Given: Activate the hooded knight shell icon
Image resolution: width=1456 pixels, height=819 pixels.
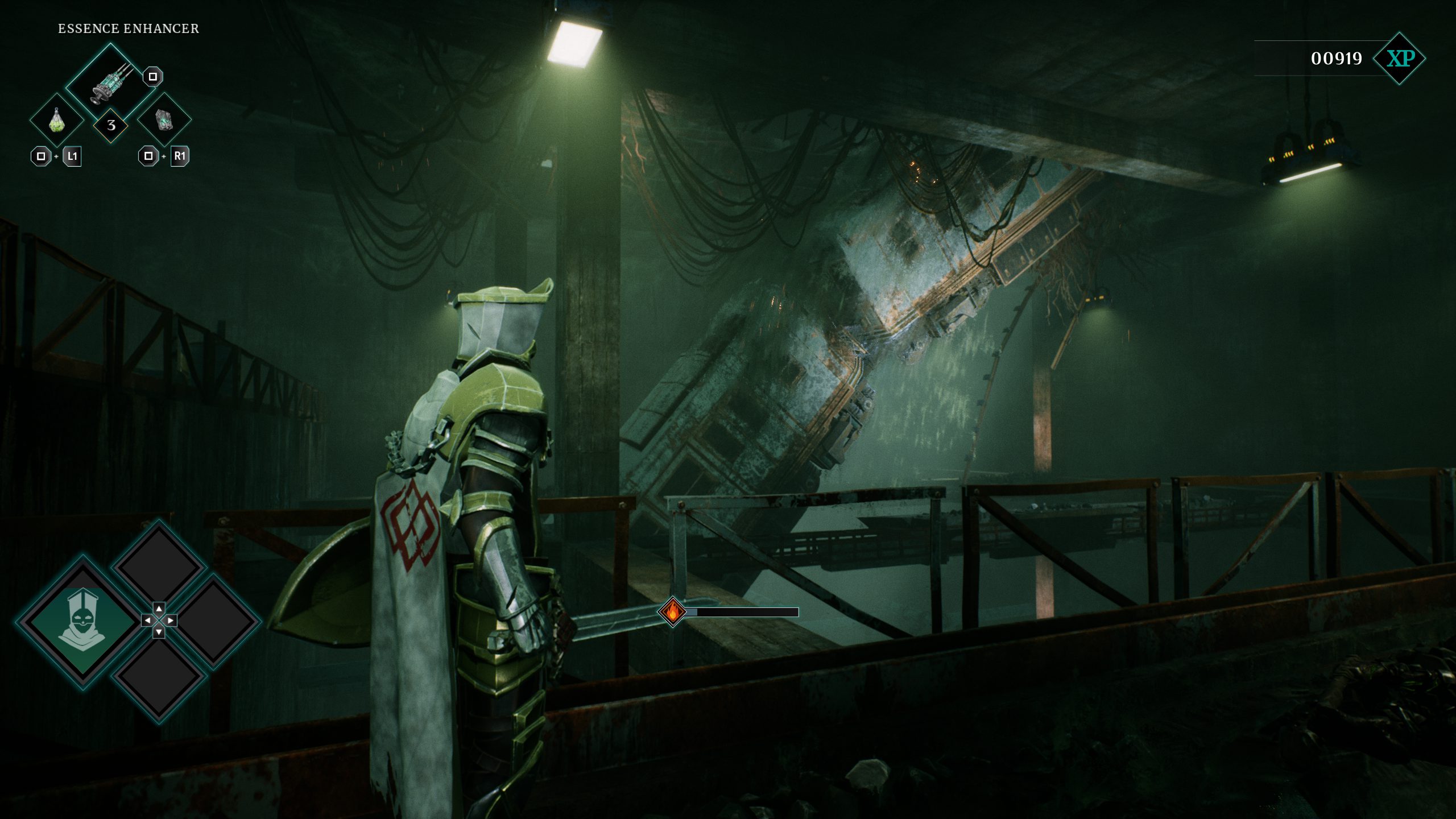Looking at the screenshot, I should tap(83, 621).
